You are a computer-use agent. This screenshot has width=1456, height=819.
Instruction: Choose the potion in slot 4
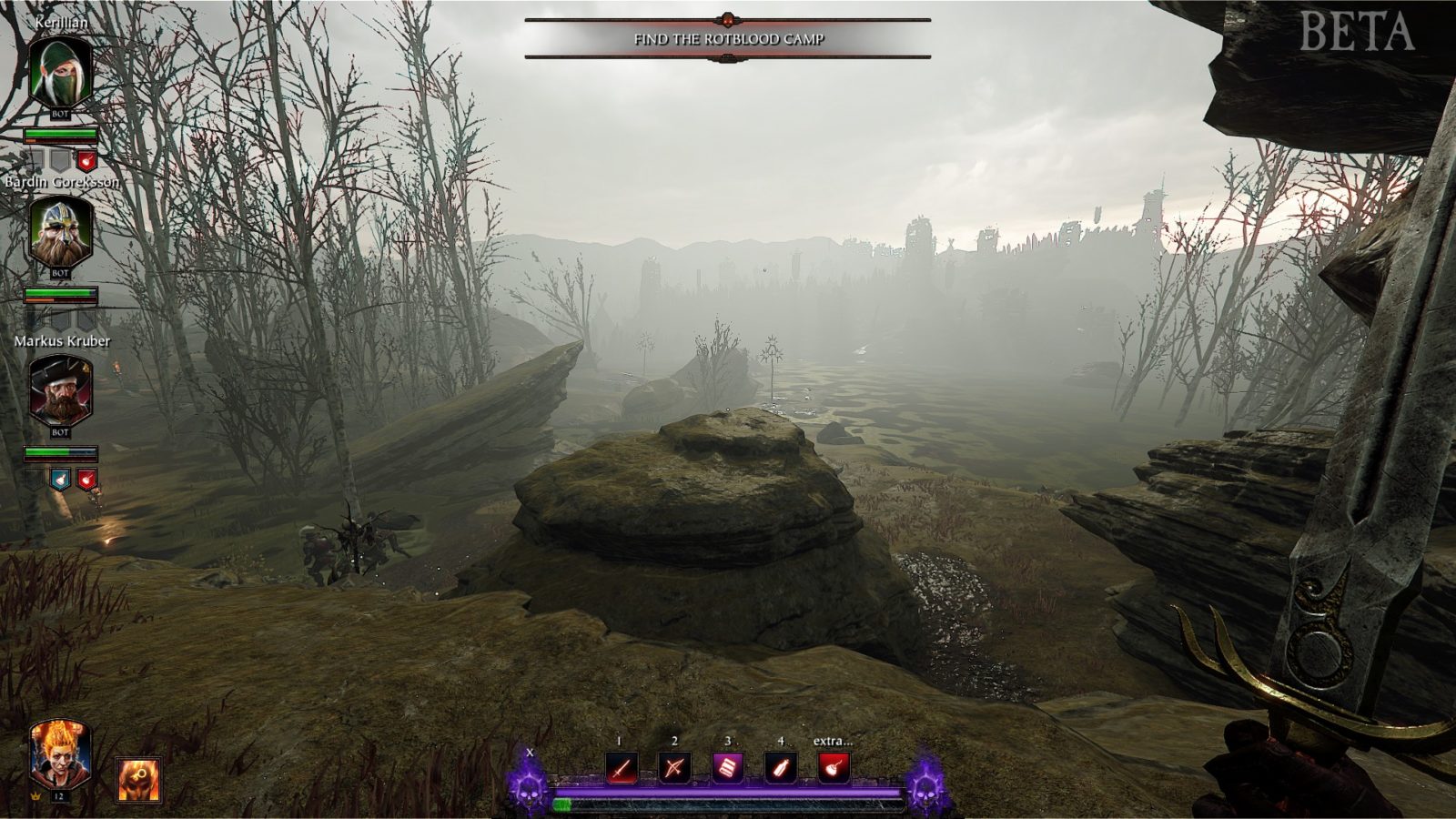(x=780, y=765)
